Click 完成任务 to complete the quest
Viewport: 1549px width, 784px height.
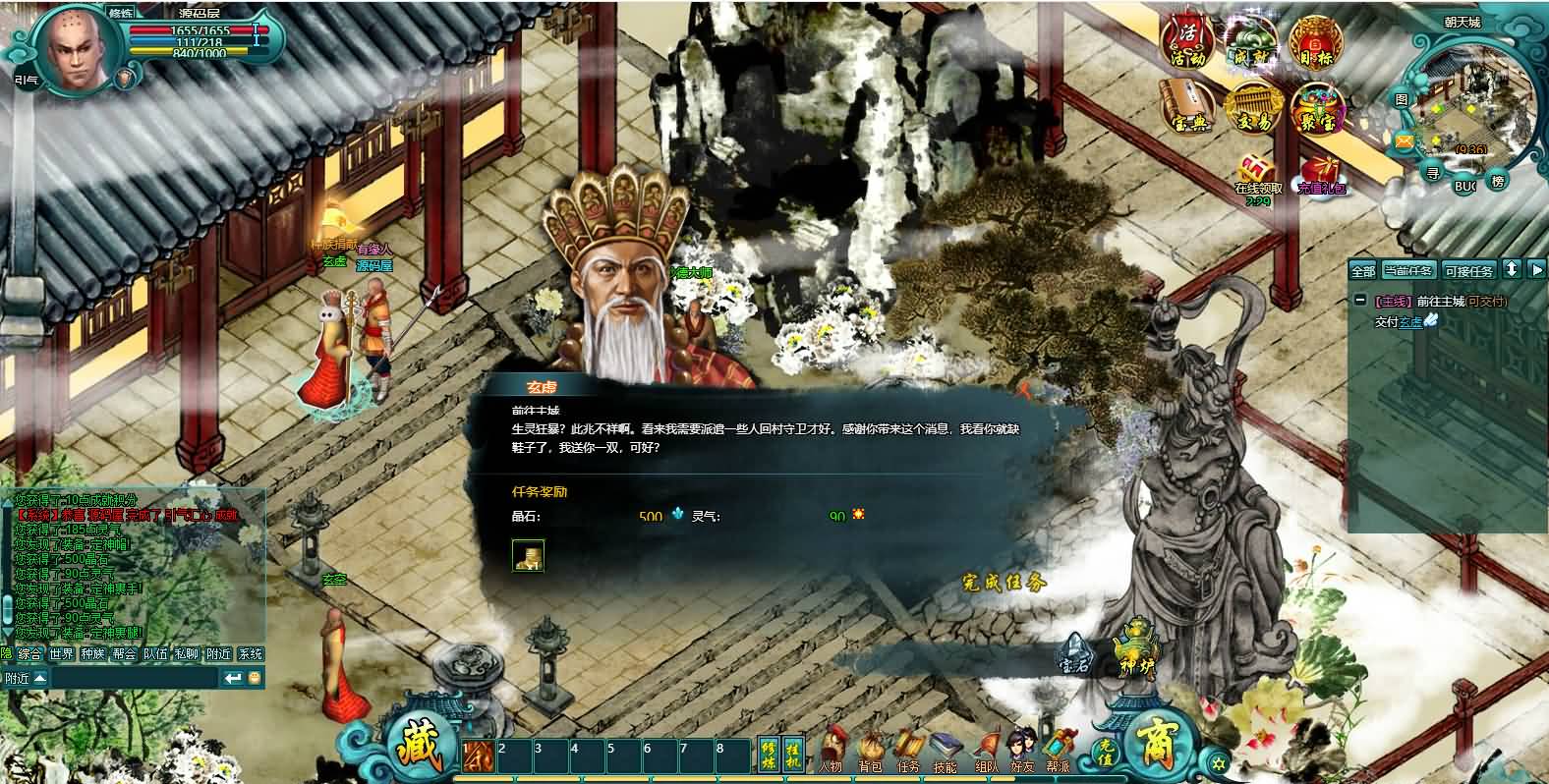[1004, 583]
